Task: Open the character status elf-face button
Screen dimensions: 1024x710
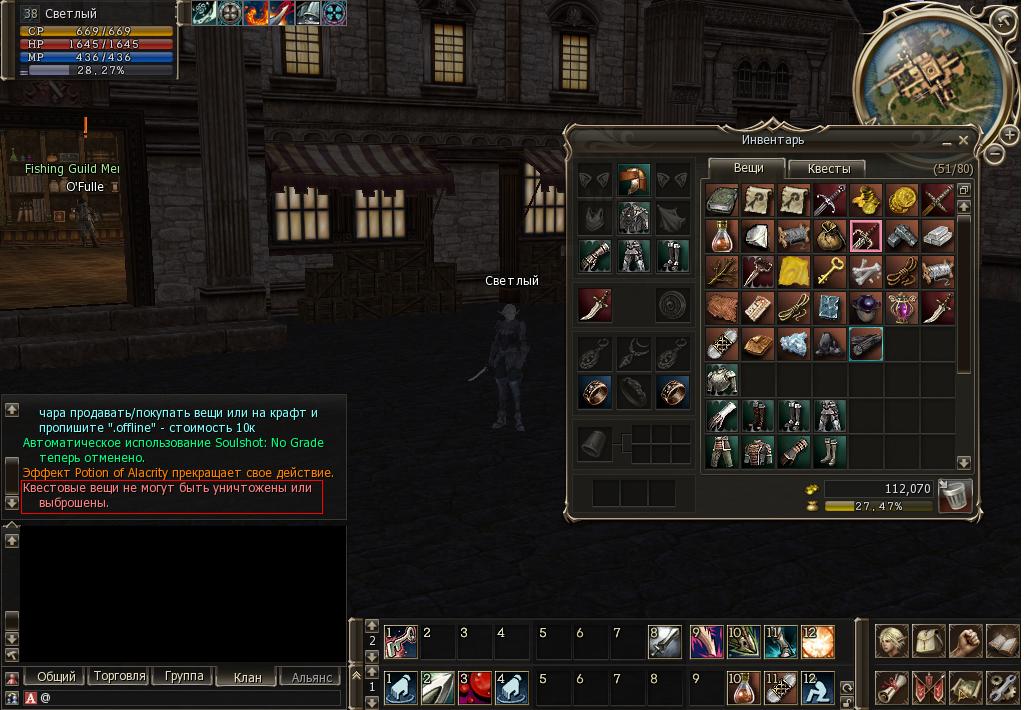Action: pyautogui.click(x=892, y=642)
